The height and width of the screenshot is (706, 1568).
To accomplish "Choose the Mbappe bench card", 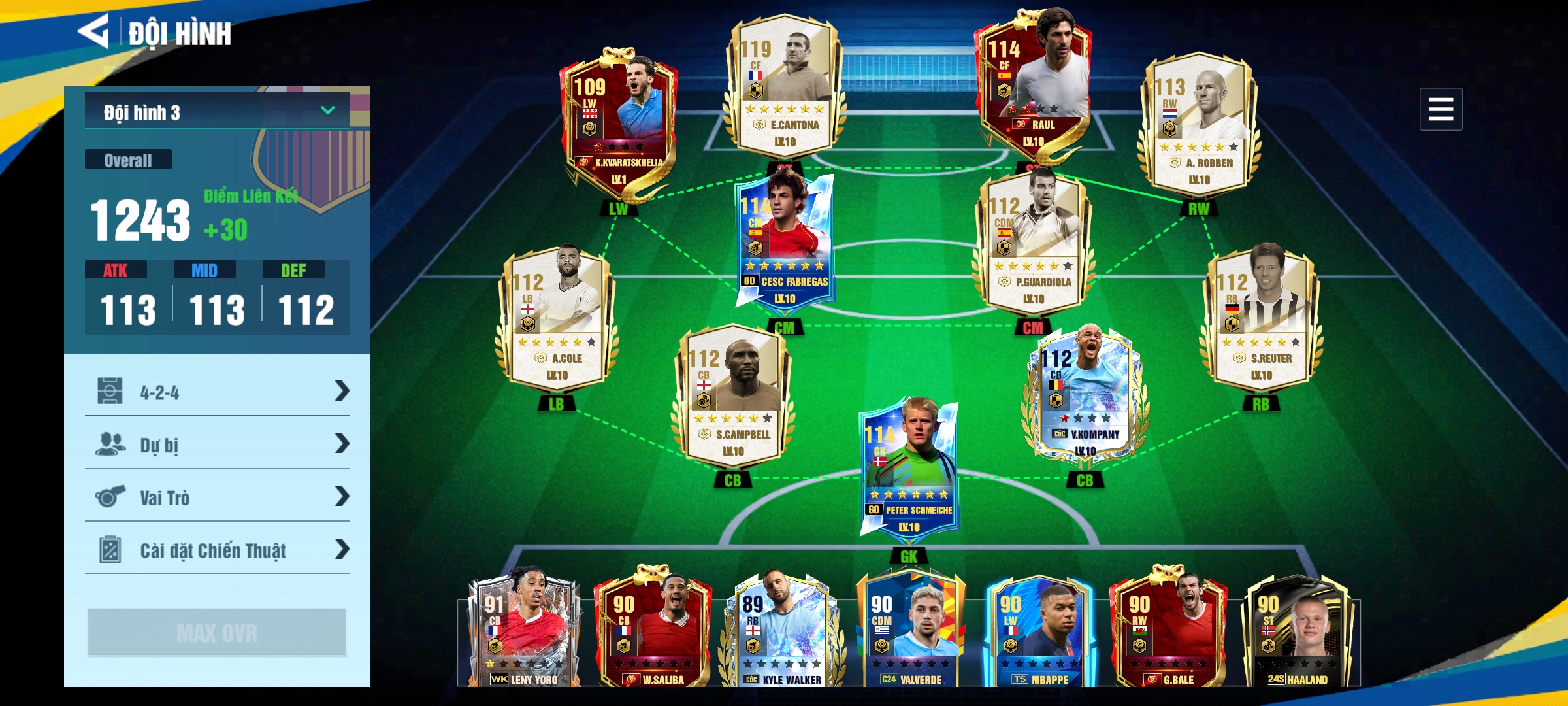I will (x=1039, y=631).
